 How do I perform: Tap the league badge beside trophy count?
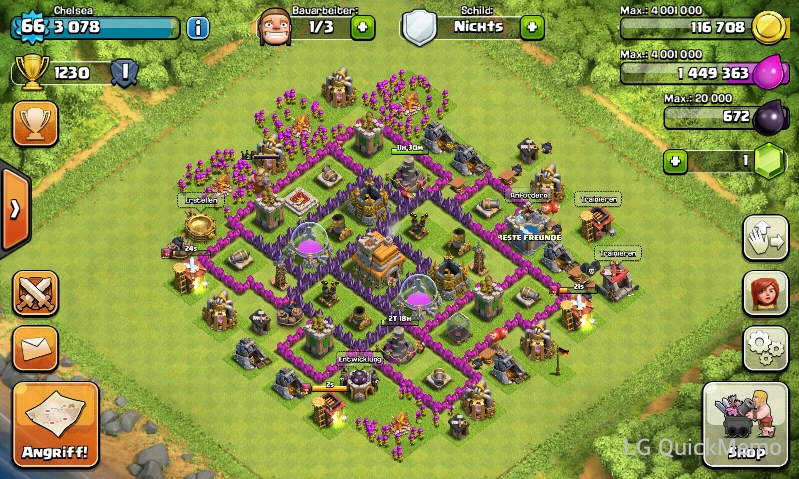pyautogui.click(x=124, y=72)
